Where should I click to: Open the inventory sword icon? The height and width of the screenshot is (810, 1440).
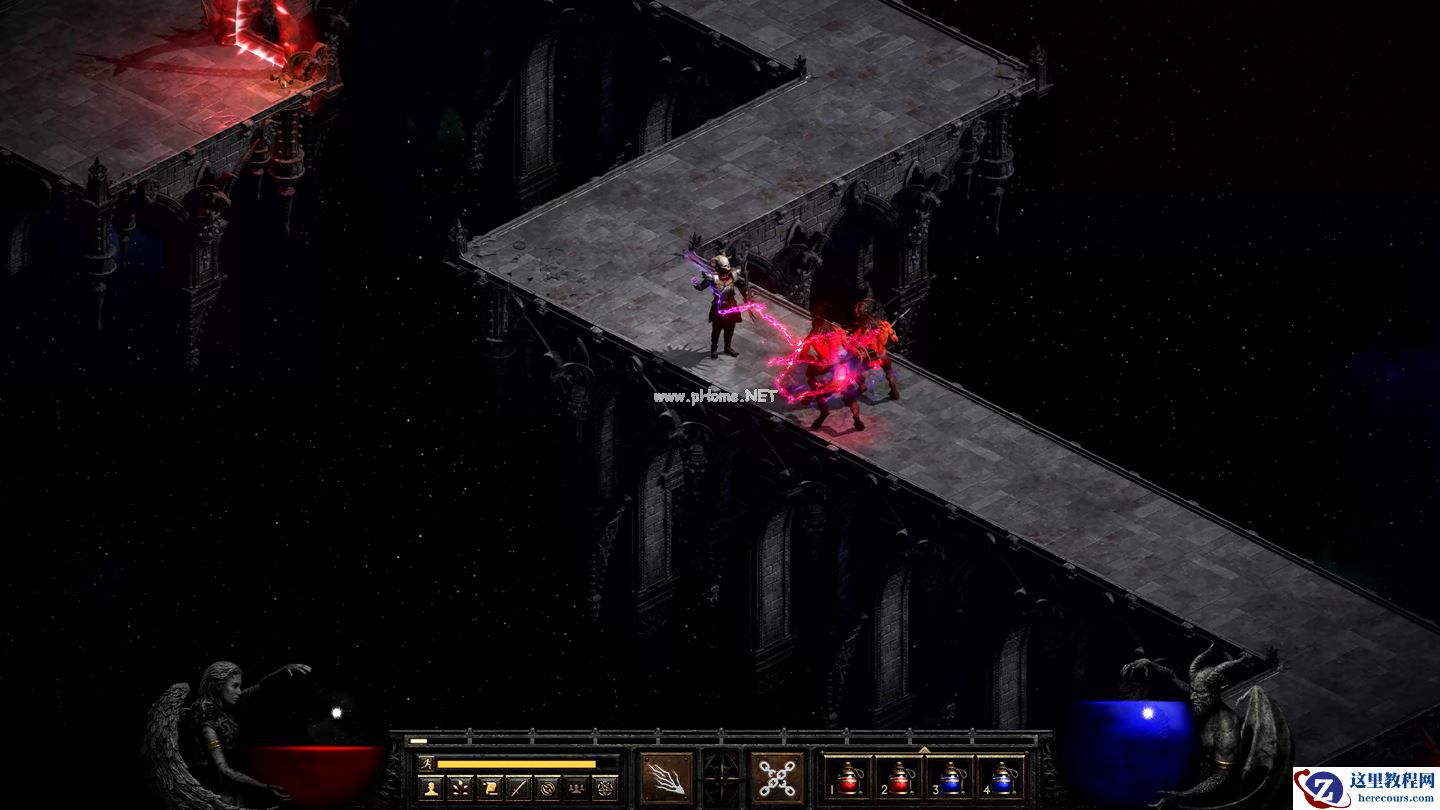click(x=518, y=788)
